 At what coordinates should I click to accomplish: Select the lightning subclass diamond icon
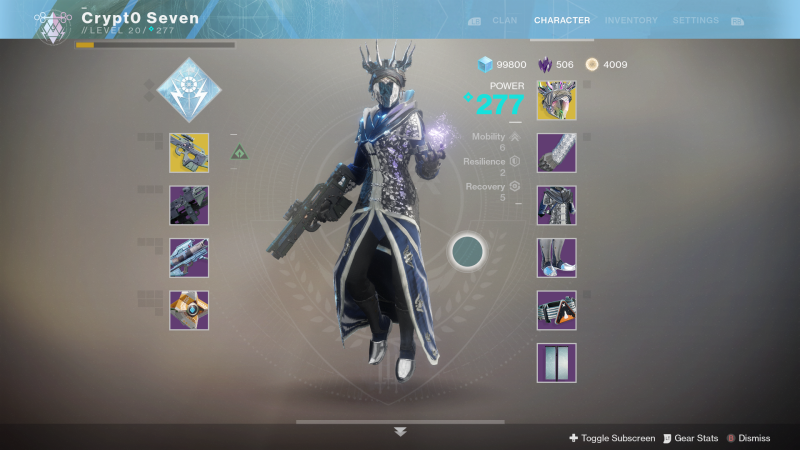[x=189, y=86]
